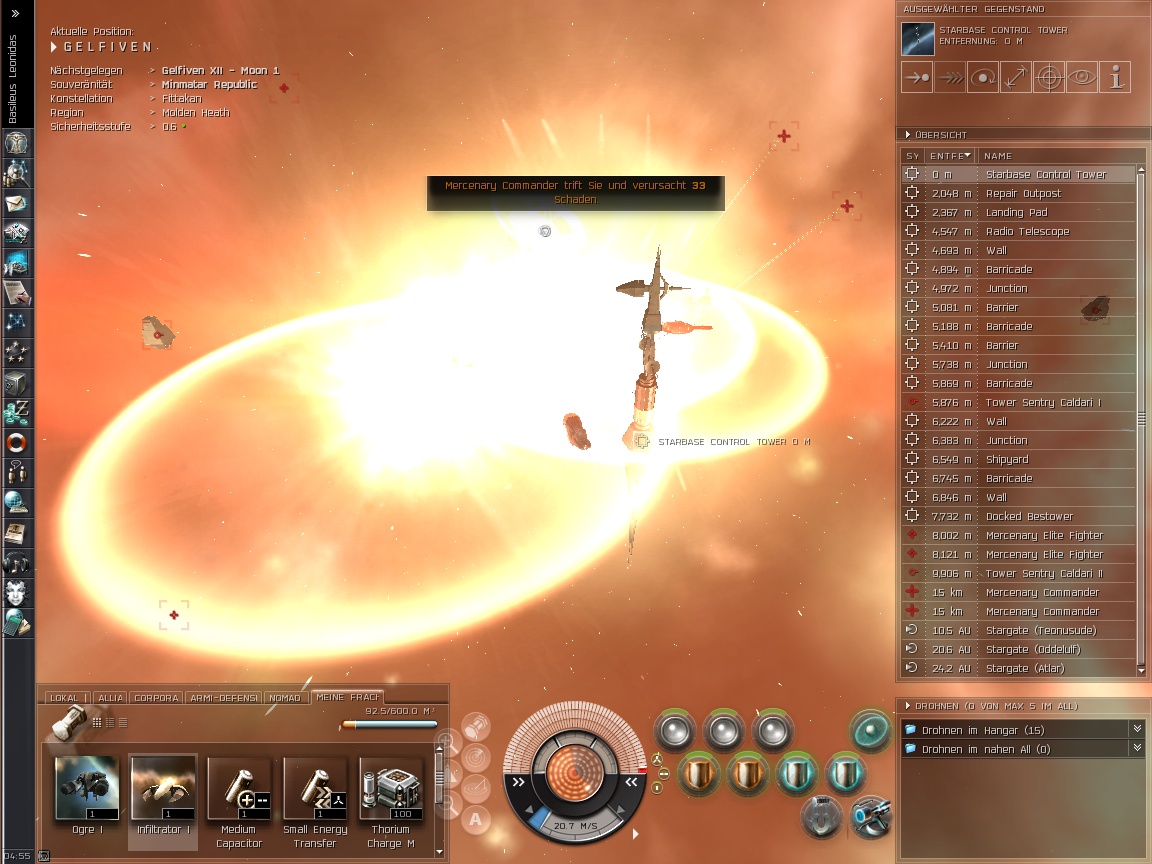Activate the turret weapon module
This screenshot has height=864, width=1152.
870,815
